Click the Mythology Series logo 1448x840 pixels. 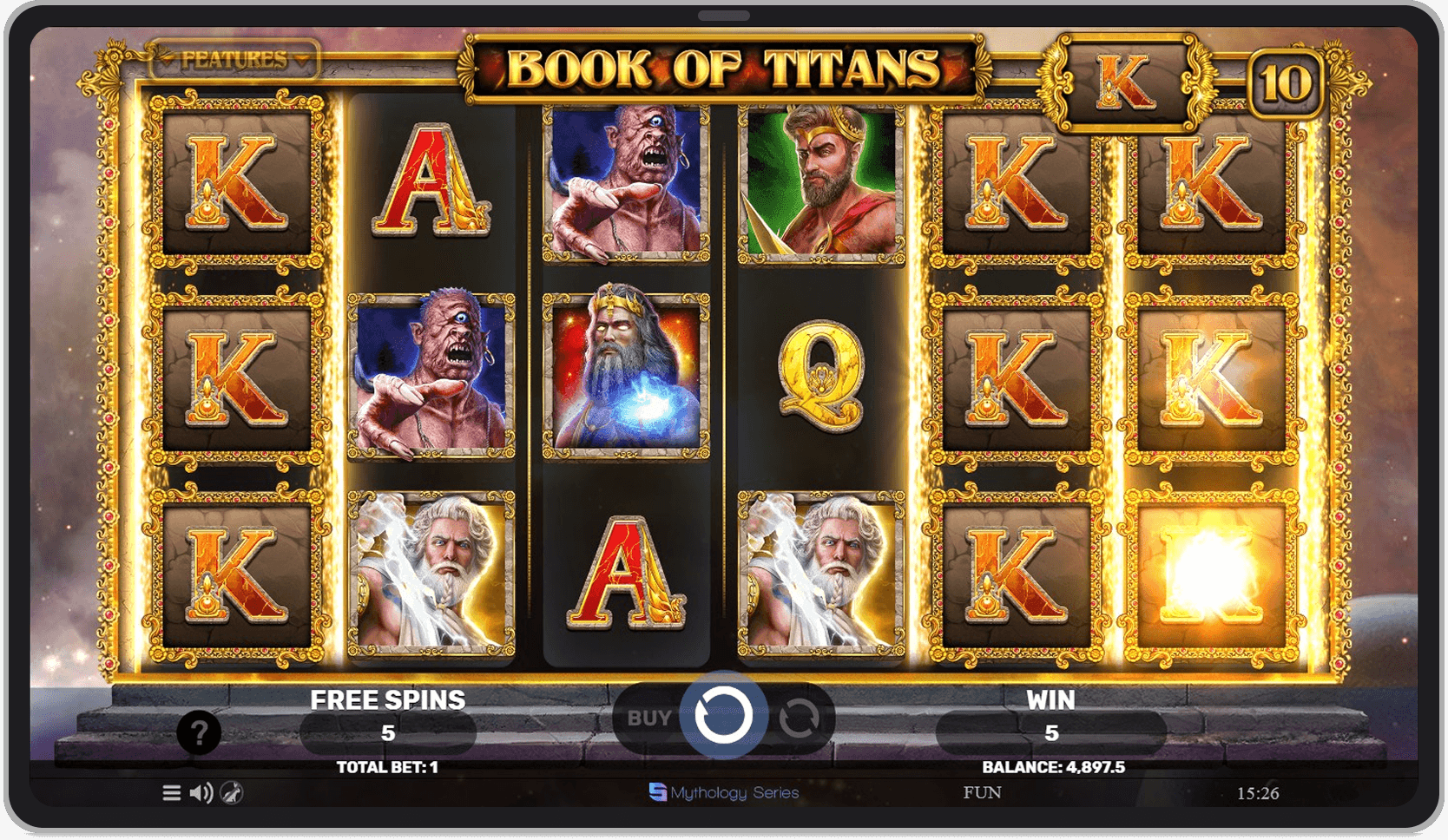(x=723, y=792)
